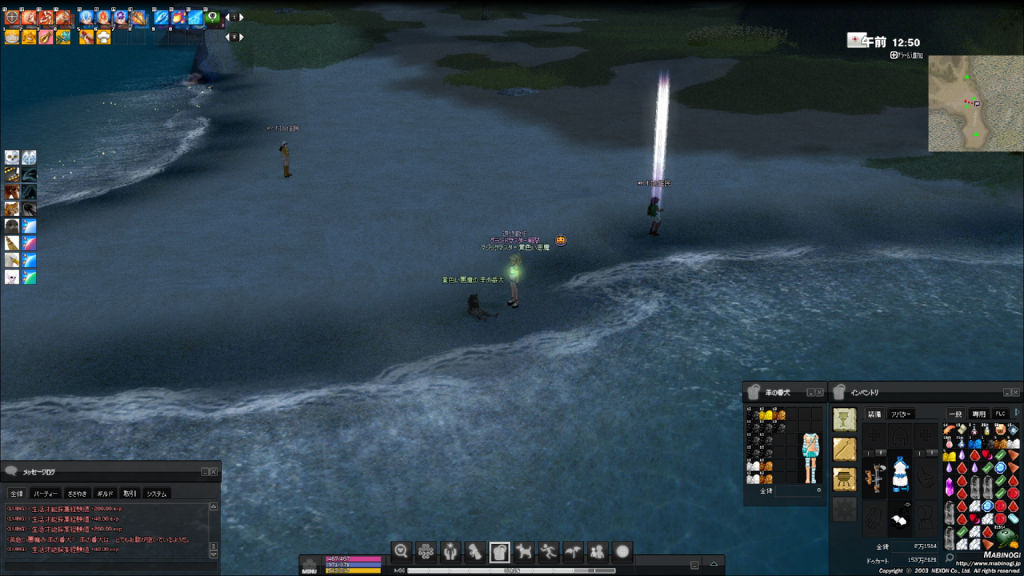This screenshot has width=1024, height=576.
Task: Close the pet inventory window
Action: (x=820, y=392)
